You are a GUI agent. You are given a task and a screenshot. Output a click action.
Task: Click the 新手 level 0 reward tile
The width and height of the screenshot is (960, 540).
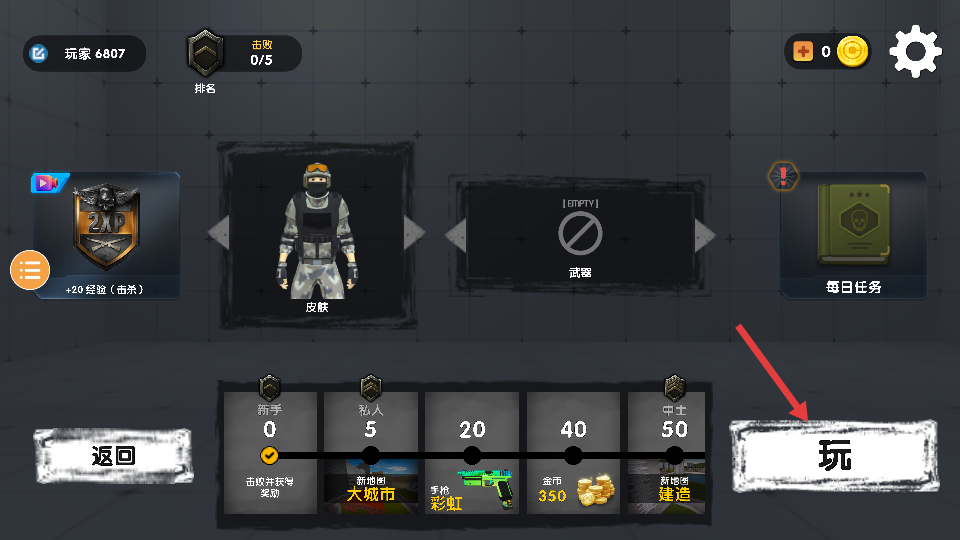[270, 453]
